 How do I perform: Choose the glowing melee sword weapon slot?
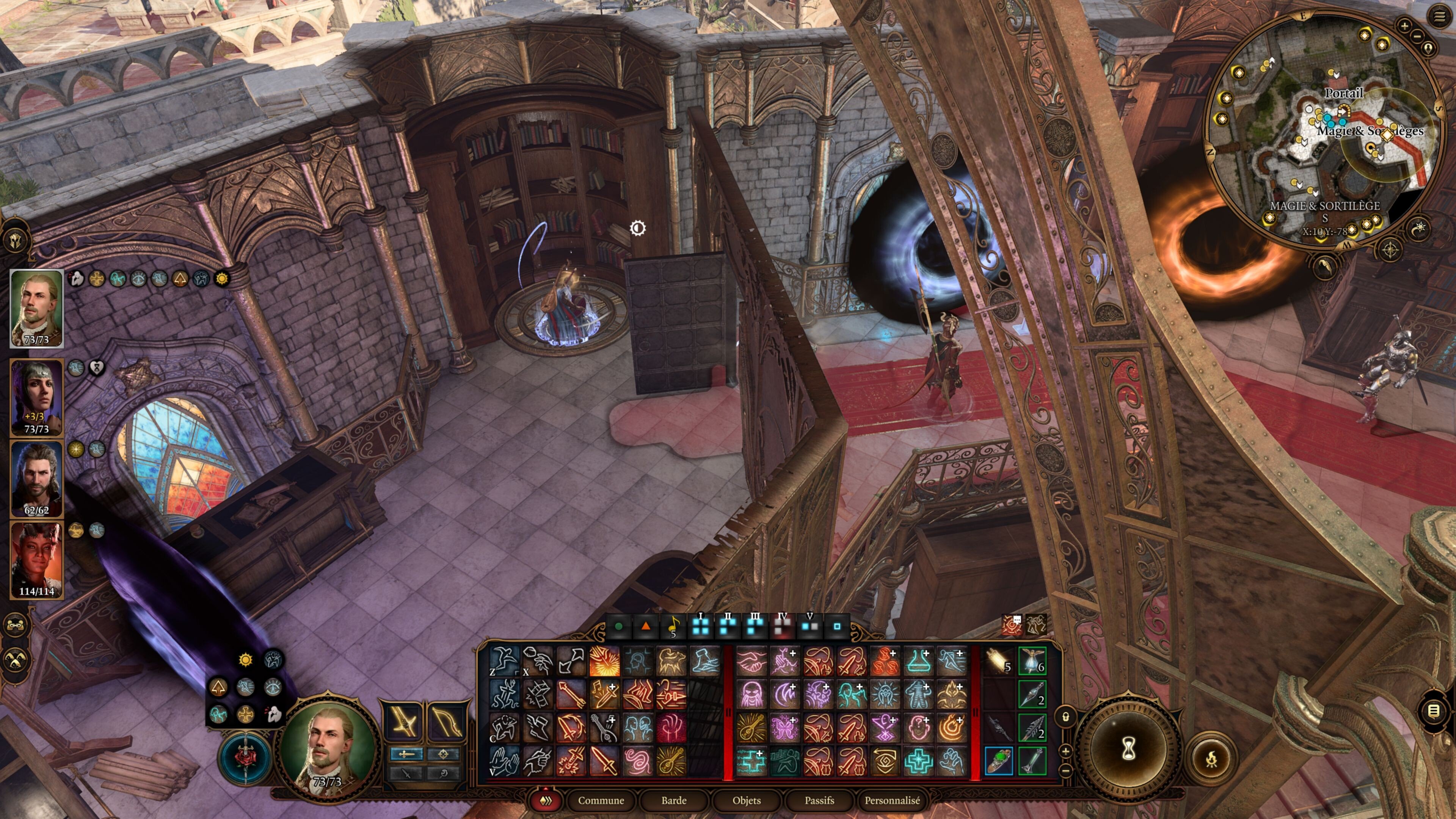point(404,721)
